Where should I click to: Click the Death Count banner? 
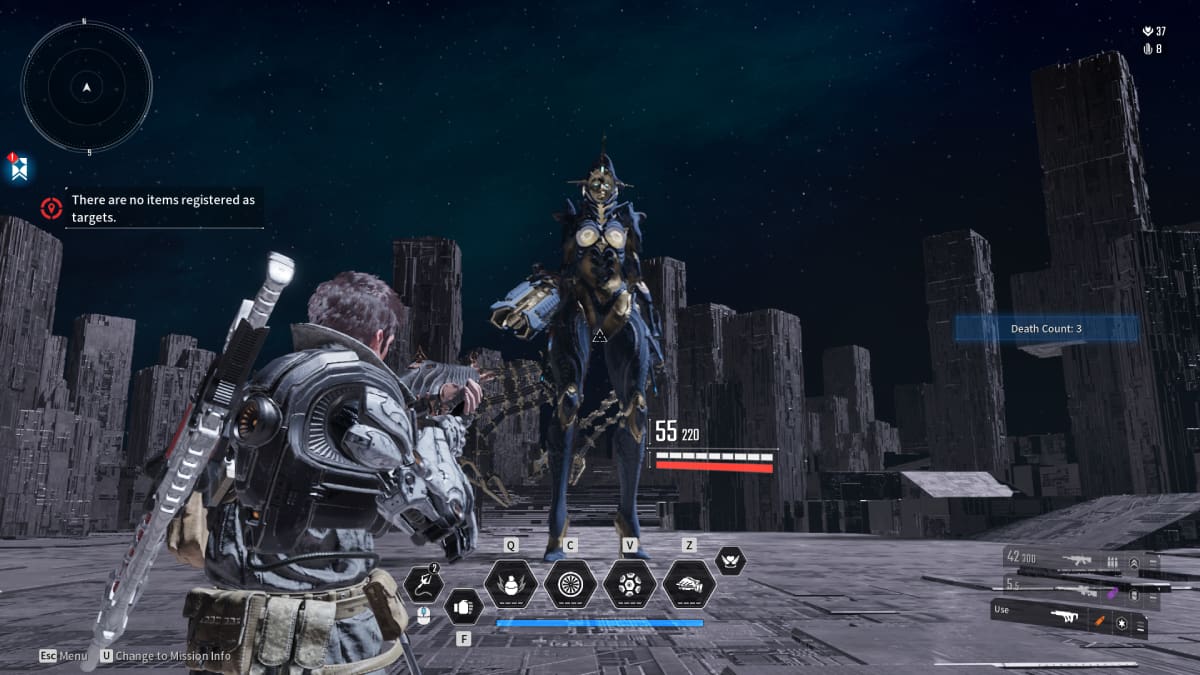click(x=1046, y=329)
